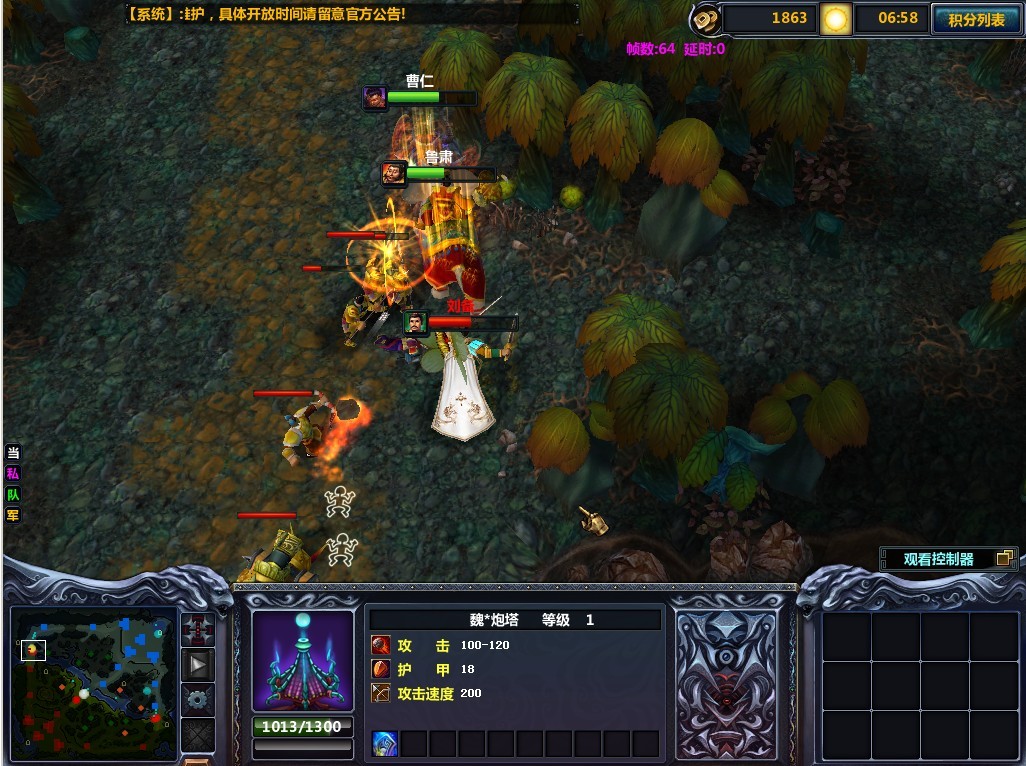Choose the 队 team chat channel

coord(13,495)
